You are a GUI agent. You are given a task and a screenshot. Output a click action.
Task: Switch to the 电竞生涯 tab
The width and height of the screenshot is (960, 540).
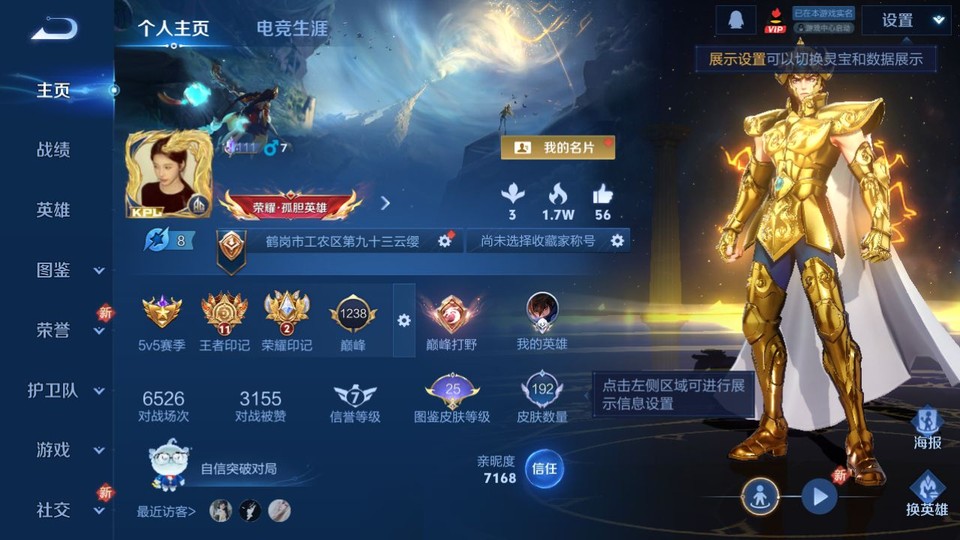pyautogui.click(x=292, y=28)
